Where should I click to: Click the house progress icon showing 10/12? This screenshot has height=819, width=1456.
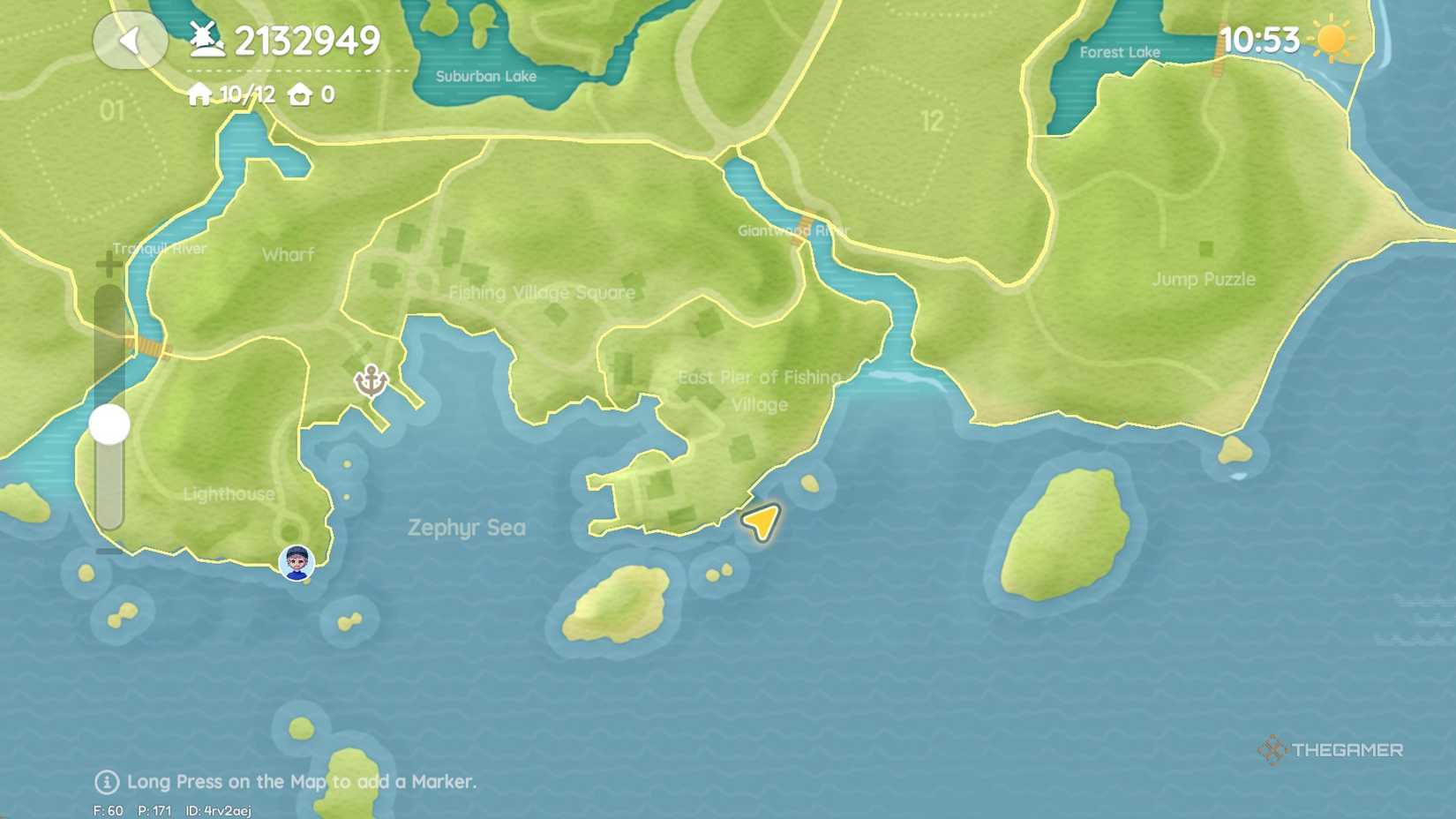tap(200, 92)
